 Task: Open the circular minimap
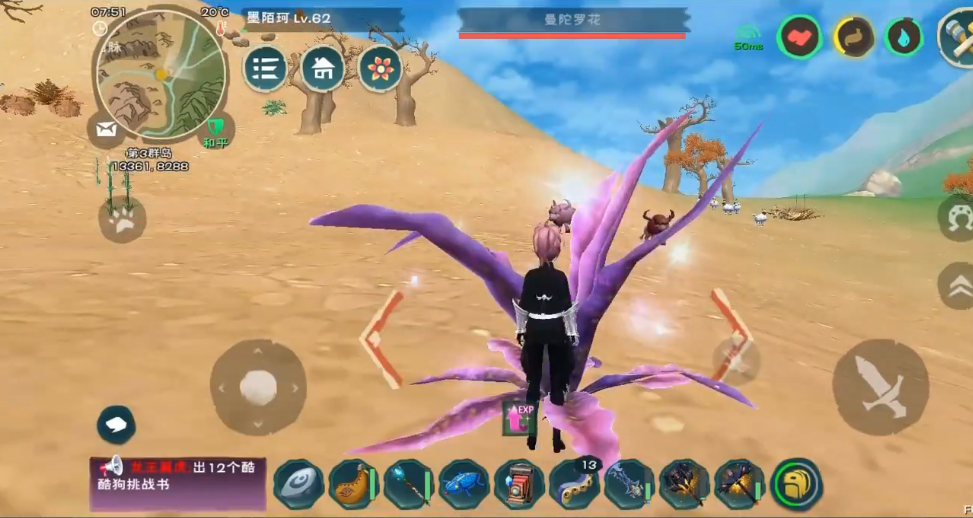coord(160,76)
